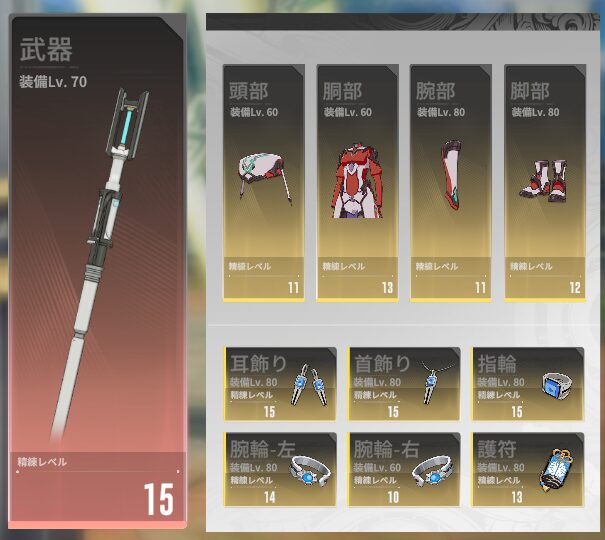
Task: Select the 腕部 arm equipment slot
Action: 451,182
